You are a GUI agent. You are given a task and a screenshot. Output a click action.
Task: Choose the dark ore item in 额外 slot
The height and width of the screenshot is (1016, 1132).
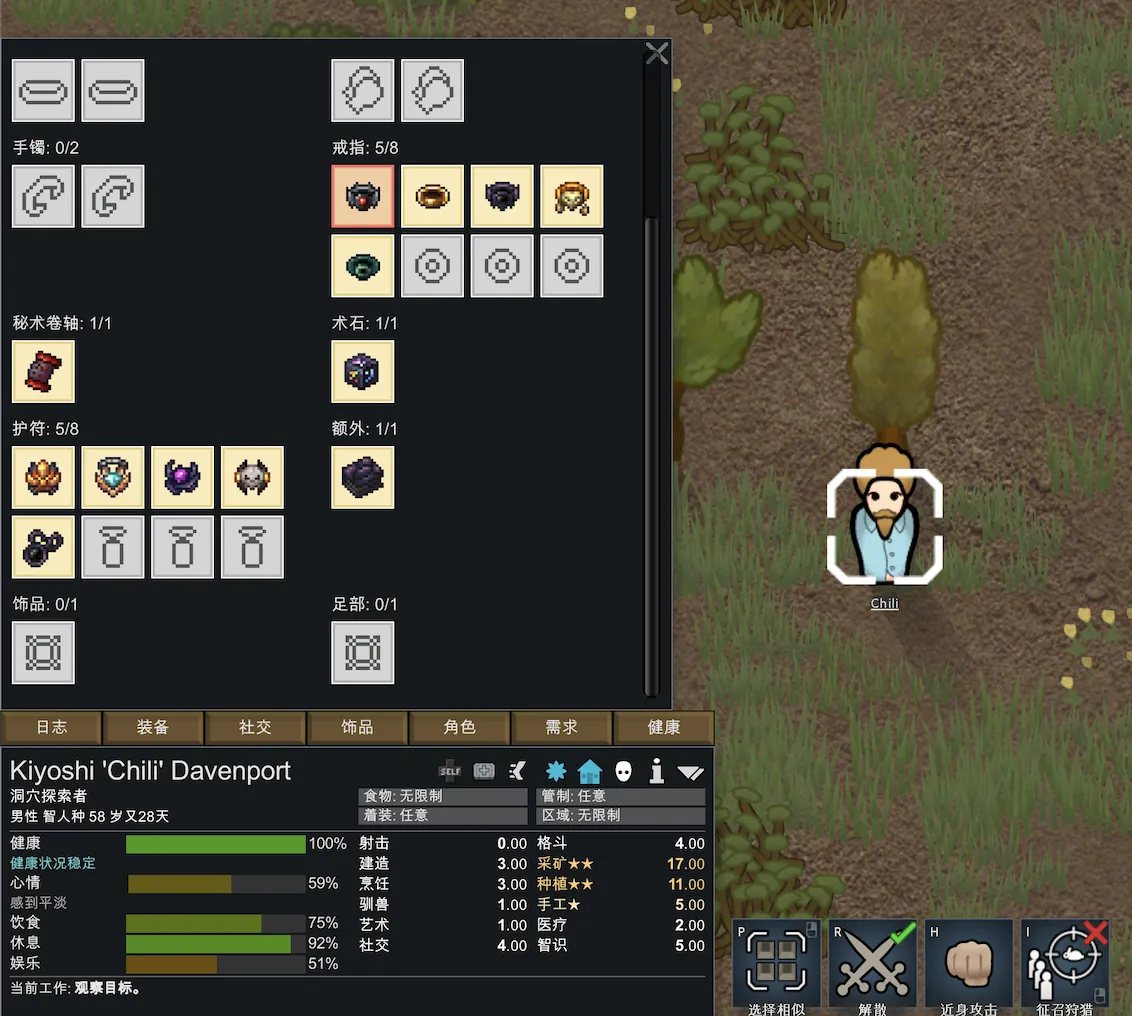[x=362, y=477]
